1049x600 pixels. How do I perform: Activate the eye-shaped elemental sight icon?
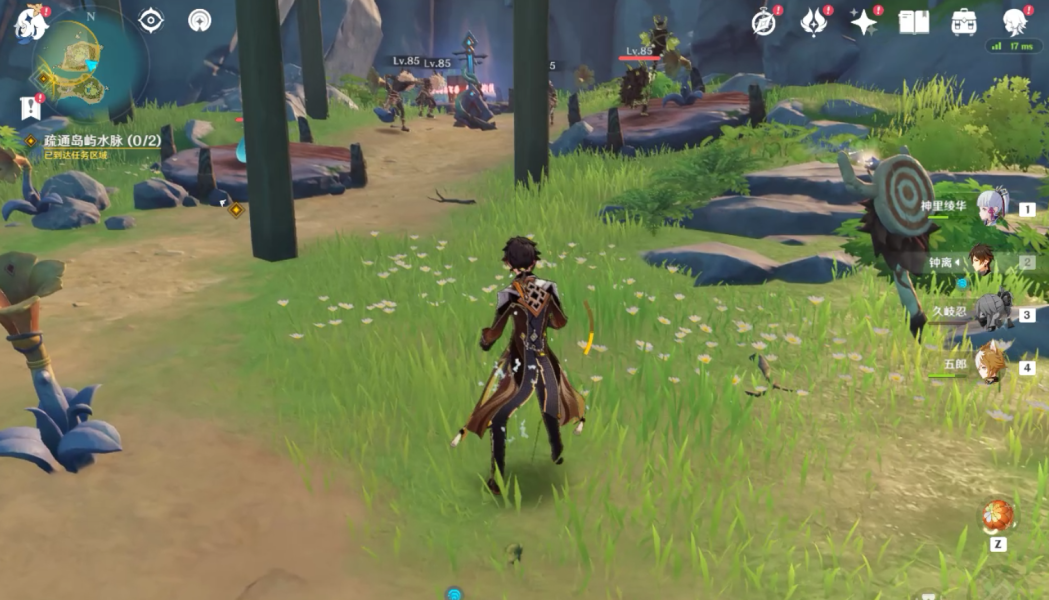pyautogui.click(x=151, y=20)
